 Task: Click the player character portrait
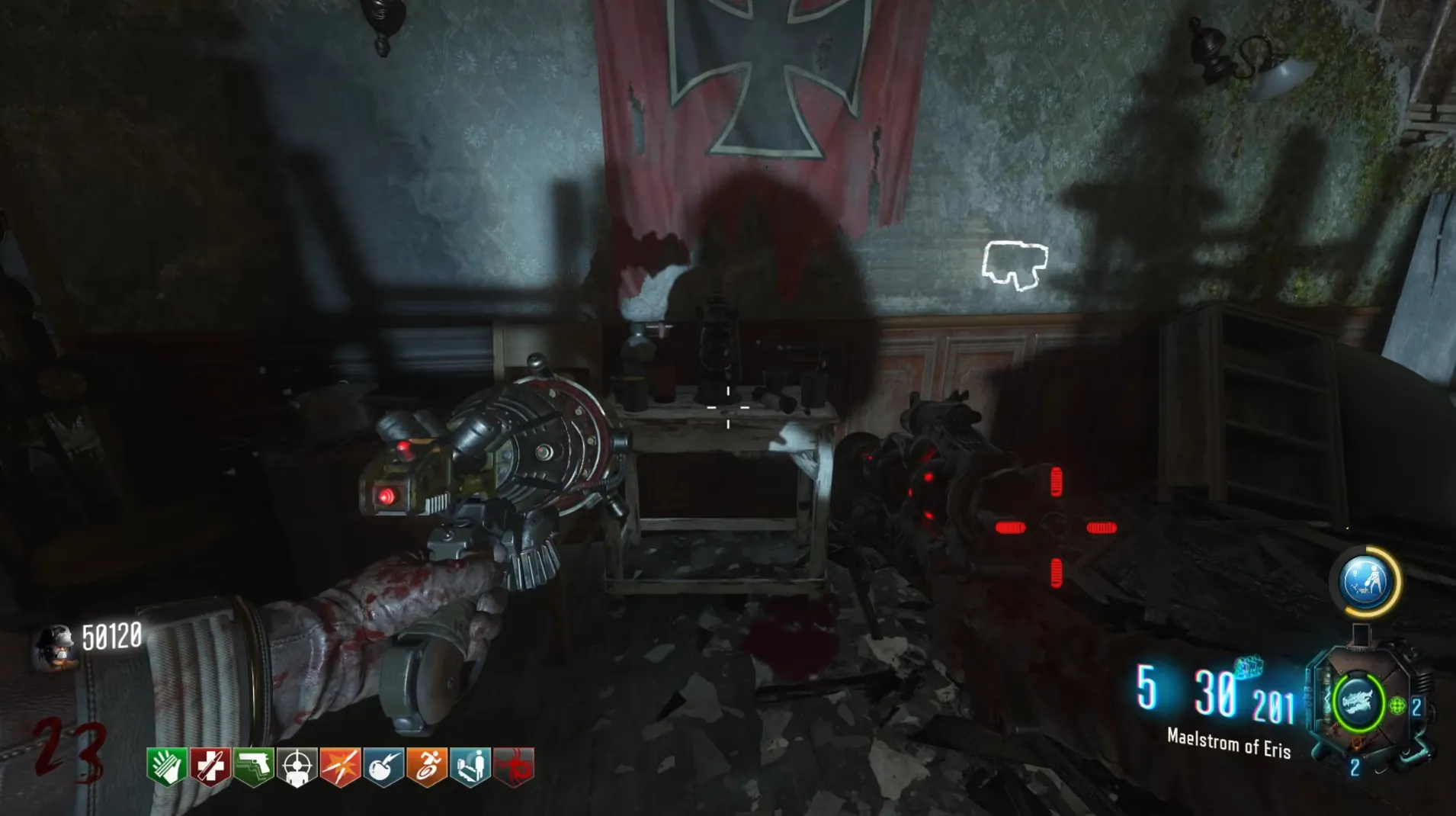pos(55,645)
